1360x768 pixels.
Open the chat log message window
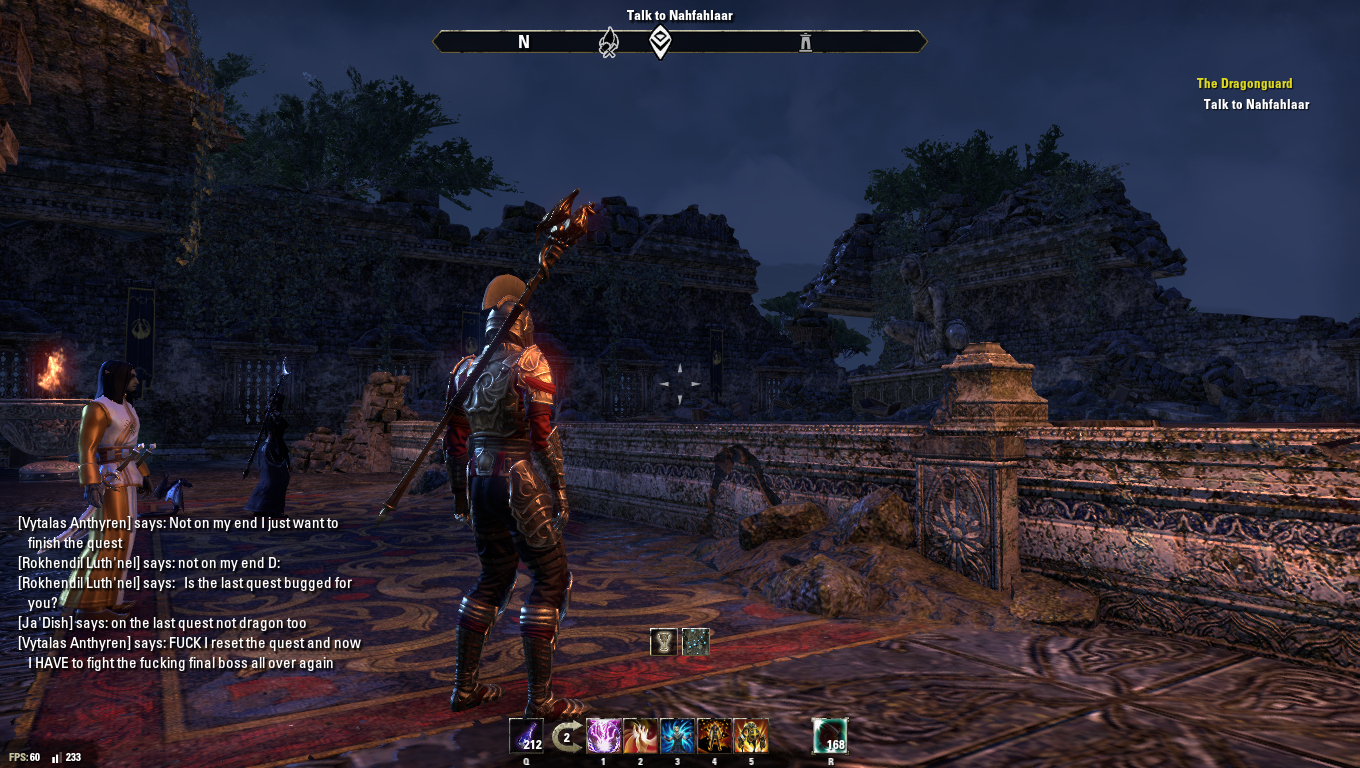point(190,592)
